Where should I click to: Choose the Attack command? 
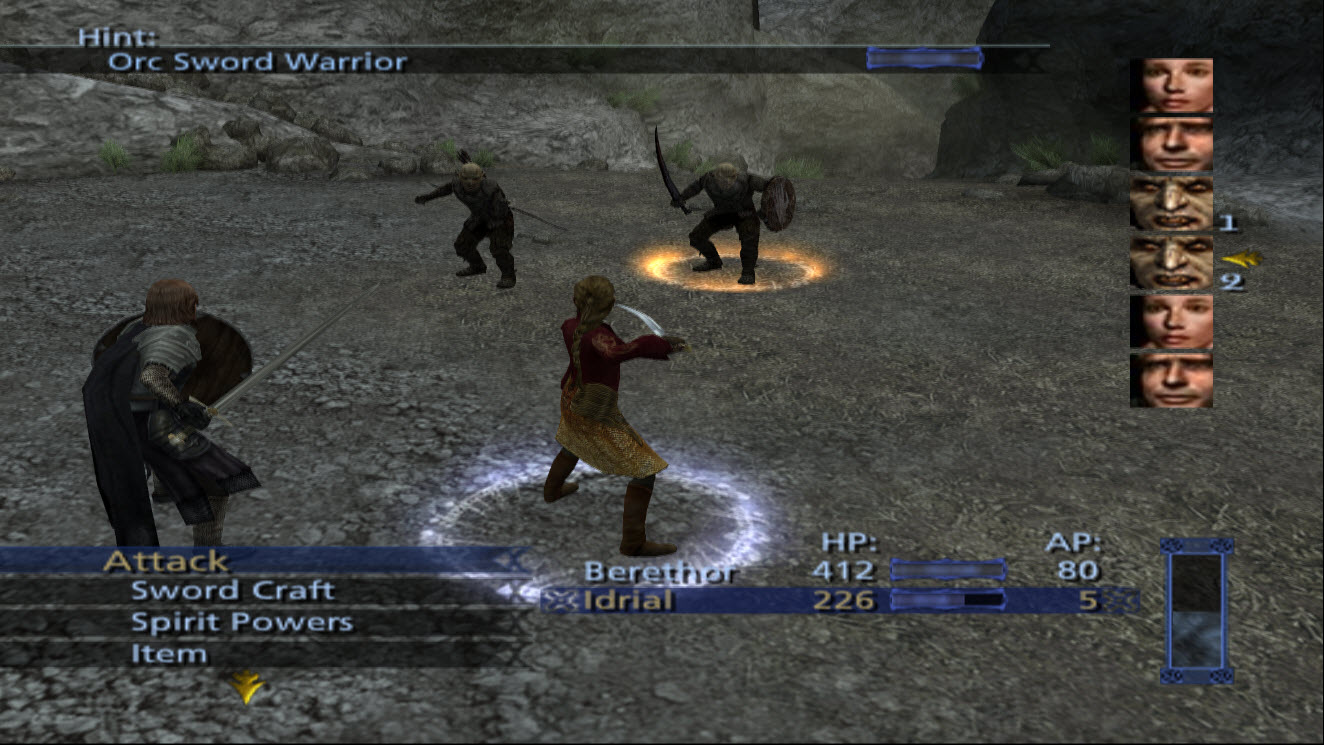[x=166, y=561]
